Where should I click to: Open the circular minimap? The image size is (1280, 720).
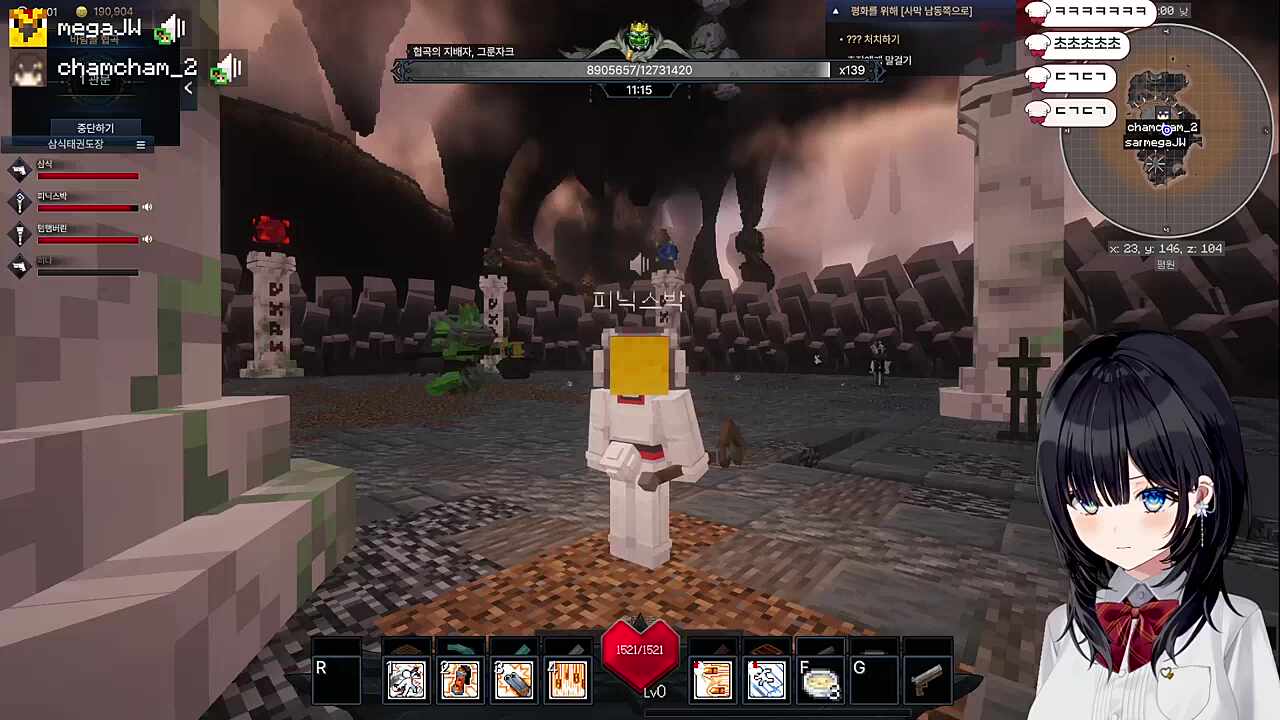[x=1165, y=130]
